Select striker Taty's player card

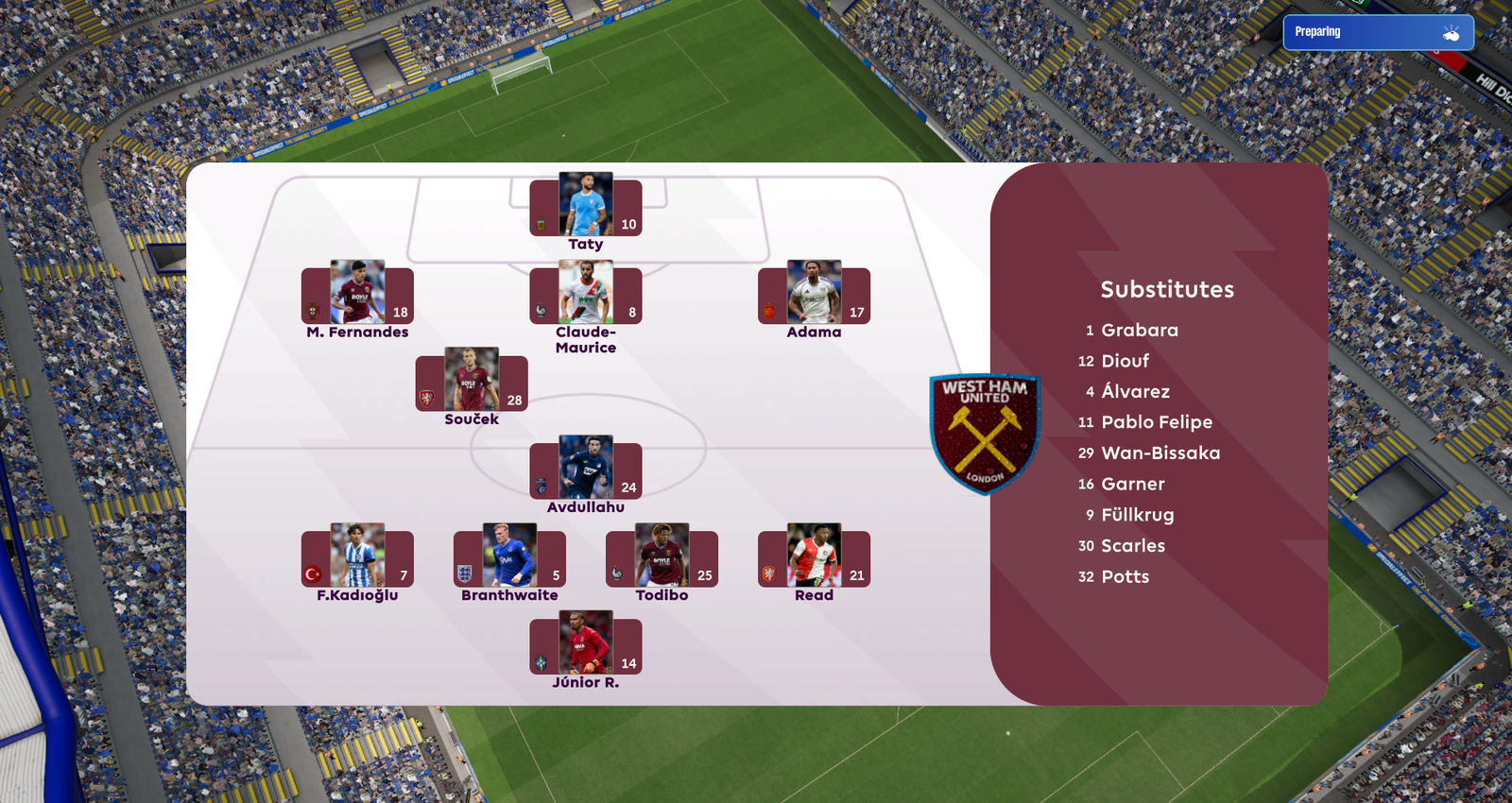[586, 206]
